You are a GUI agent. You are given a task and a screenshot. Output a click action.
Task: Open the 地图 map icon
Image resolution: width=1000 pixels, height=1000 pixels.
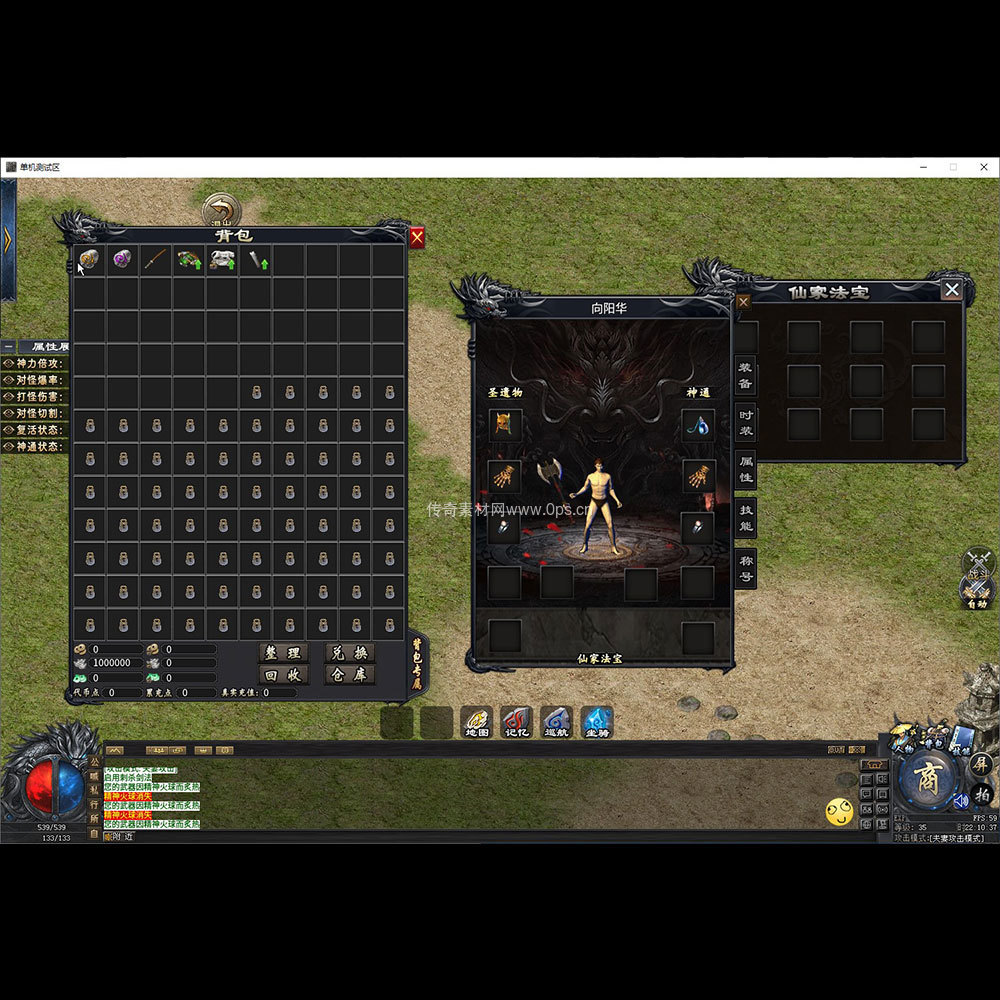(x=477, y=723)
